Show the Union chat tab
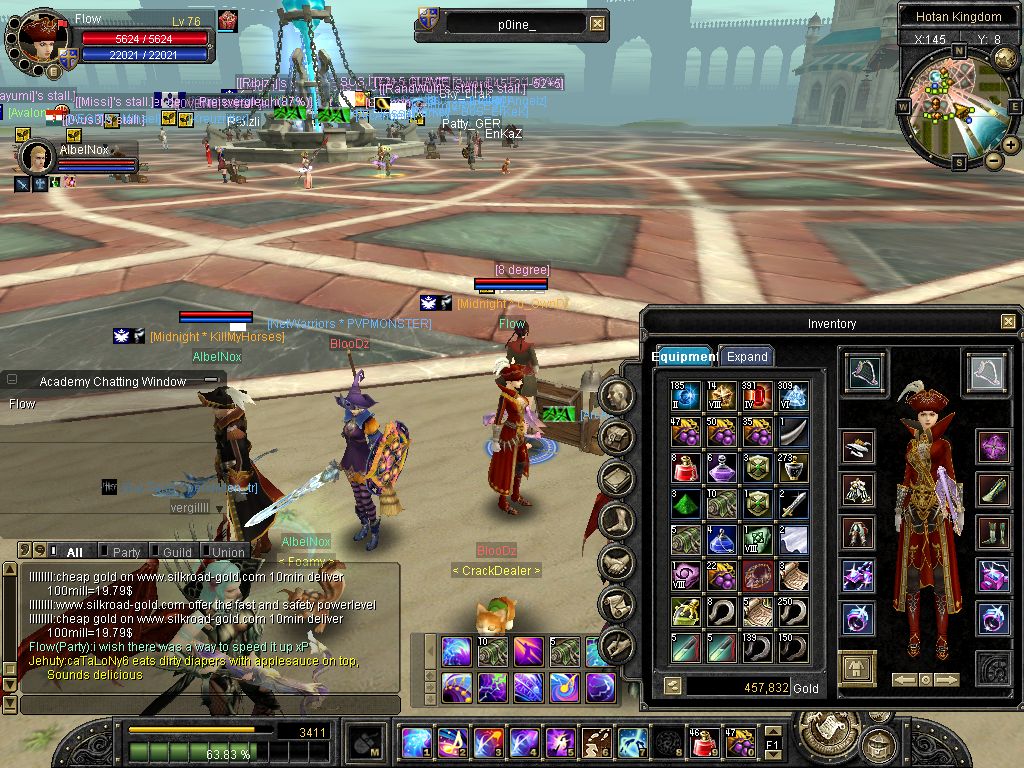 (227, 552)
